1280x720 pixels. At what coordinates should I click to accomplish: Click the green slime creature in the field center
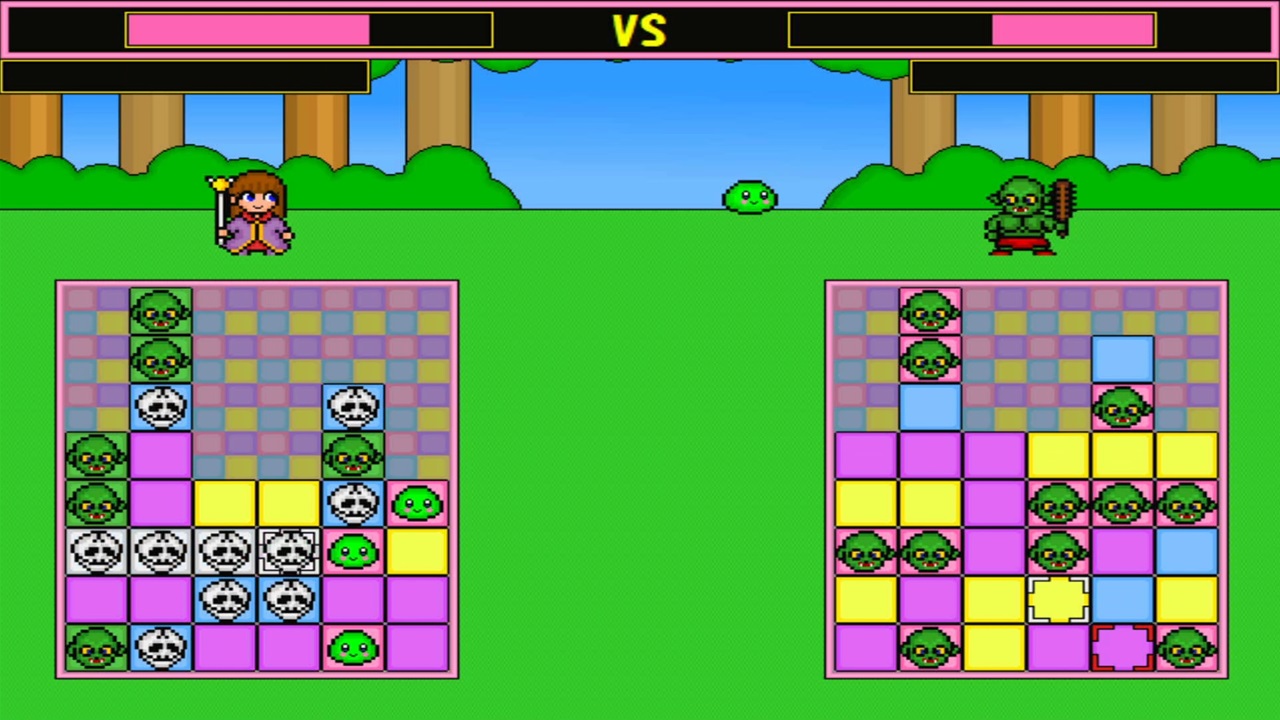coord(750,197)
